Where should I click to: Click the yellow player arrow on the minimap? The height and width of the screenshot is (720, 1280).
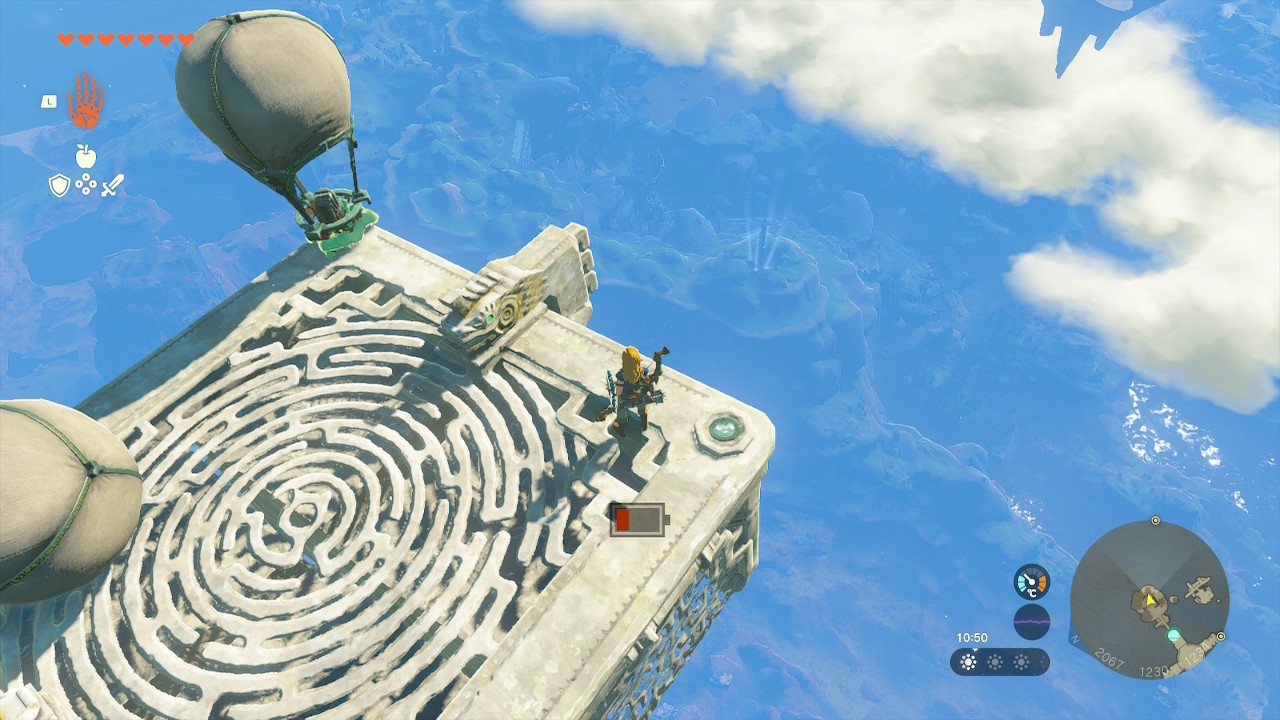[1151, 600]
